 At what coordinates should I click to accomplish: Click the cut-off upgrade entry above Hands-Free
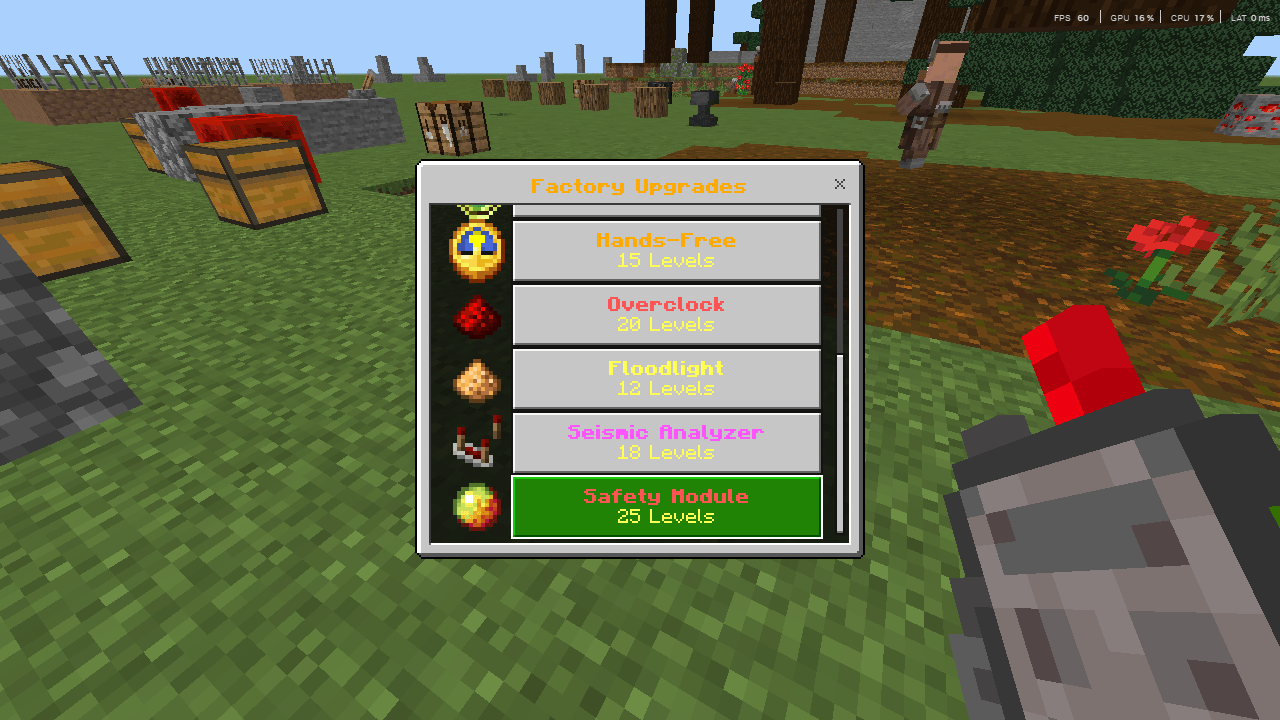coord(666,208)
